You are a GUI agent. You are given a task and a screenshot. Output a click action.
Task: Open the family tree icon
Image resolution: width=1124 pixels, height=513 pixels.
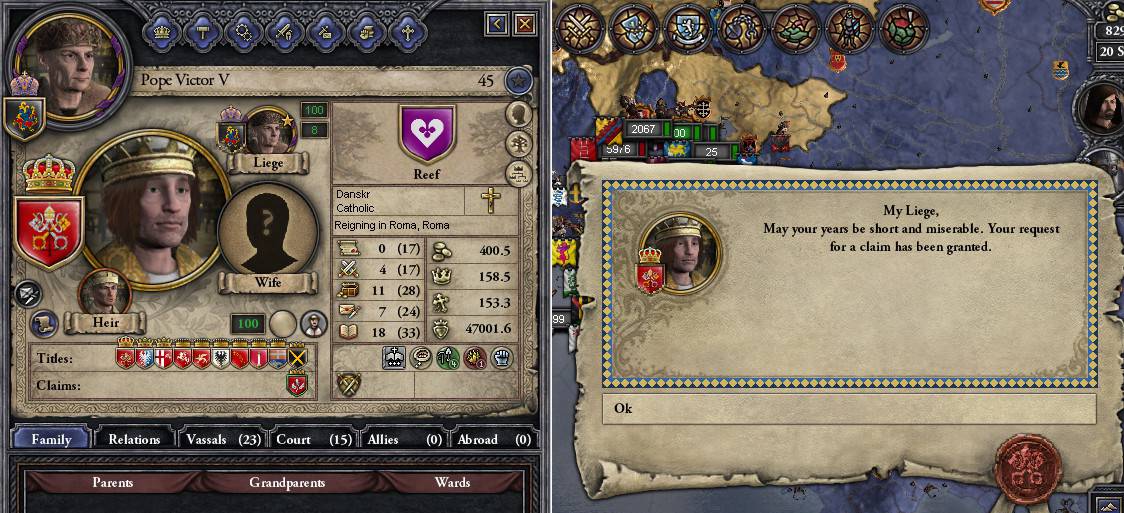click(x=517, y=142)
